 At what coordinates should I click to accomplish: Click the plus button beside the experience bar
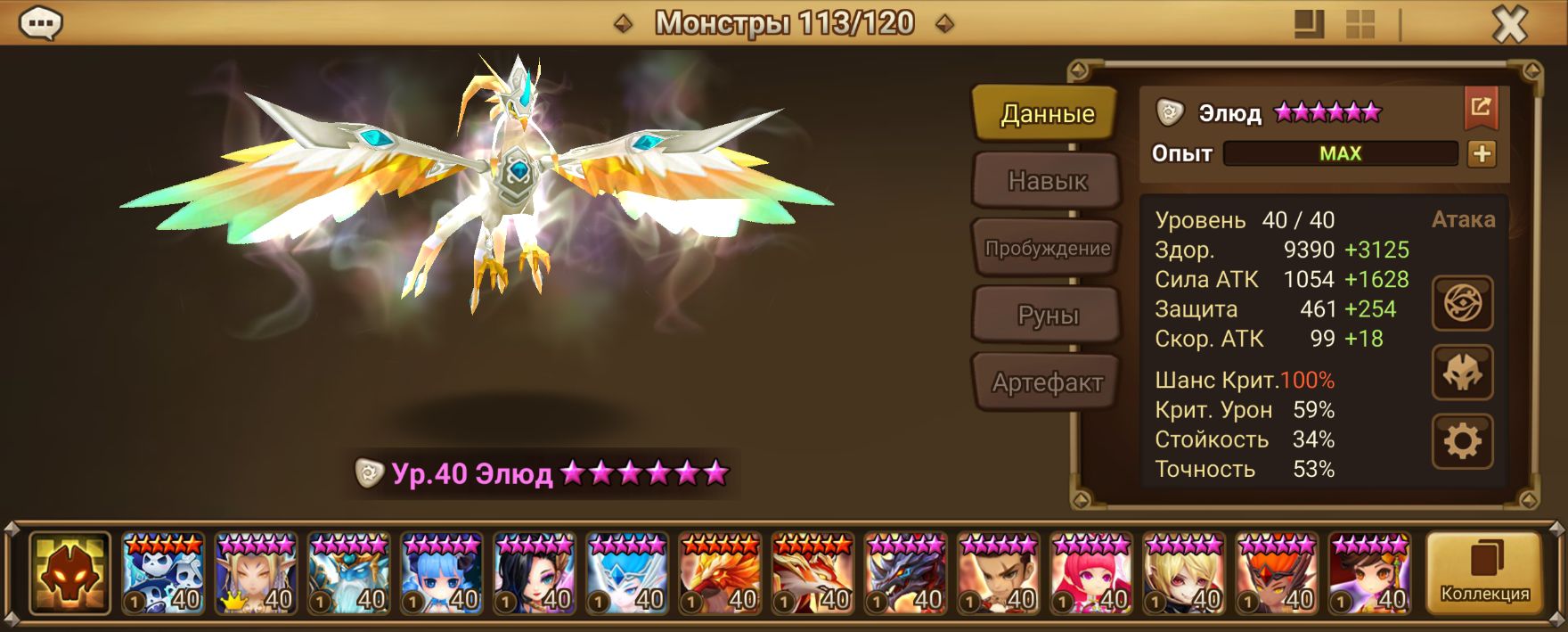click(x=1482, y=153)
